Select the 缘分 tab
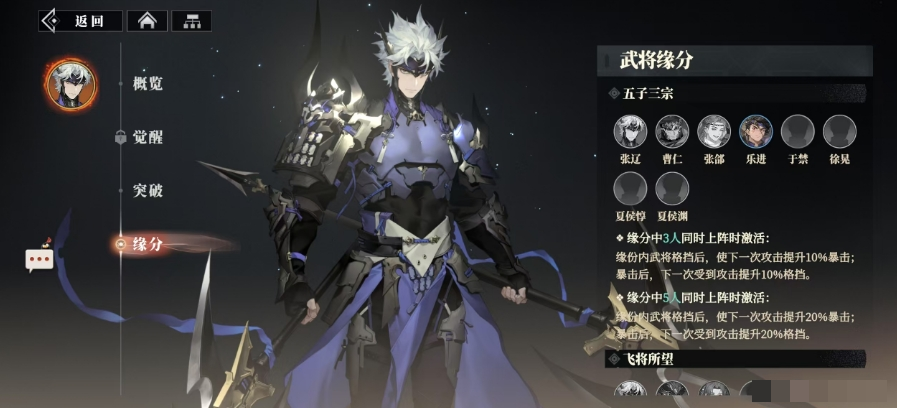Screen dimensions: 897x408 point(148,243)
